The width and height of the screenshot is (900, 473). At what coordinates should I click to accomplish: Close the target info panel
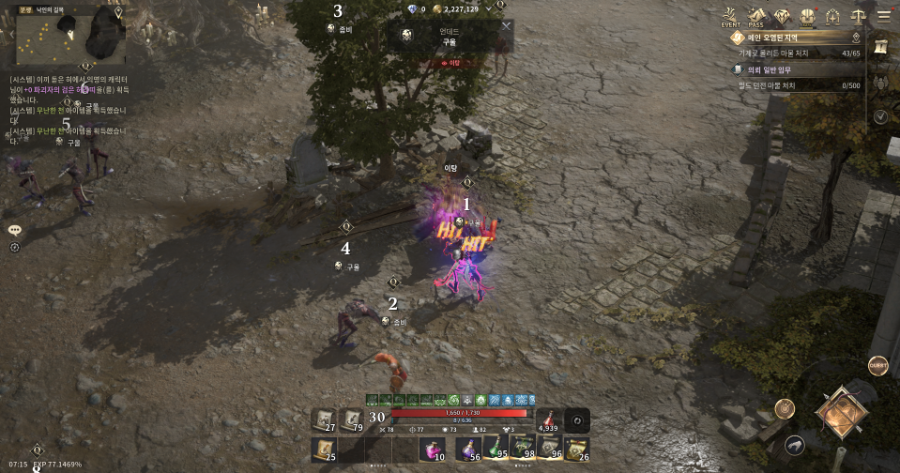(x=506, y=27)
